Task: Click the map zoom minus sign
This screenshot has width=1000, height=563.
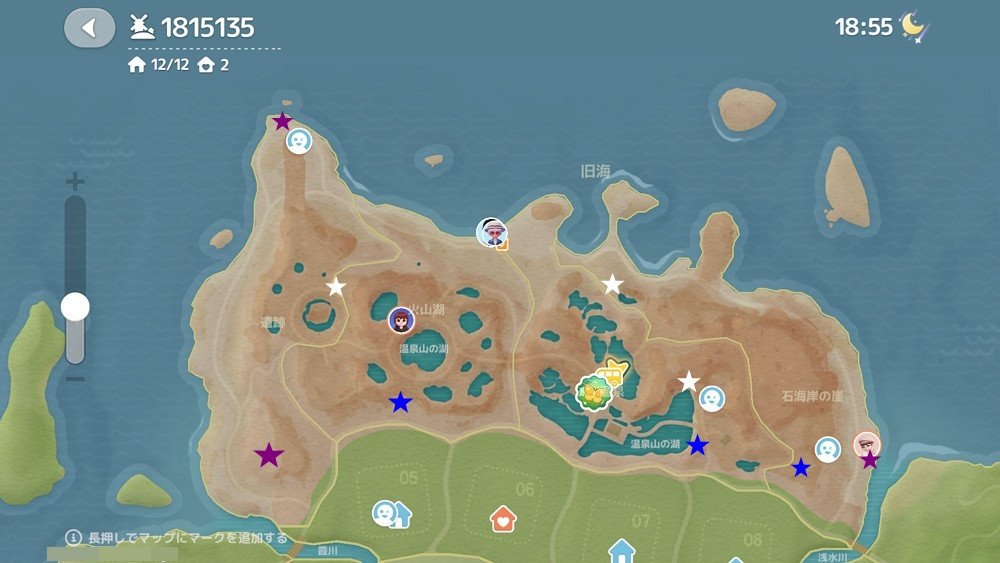Action: (75, 379)
